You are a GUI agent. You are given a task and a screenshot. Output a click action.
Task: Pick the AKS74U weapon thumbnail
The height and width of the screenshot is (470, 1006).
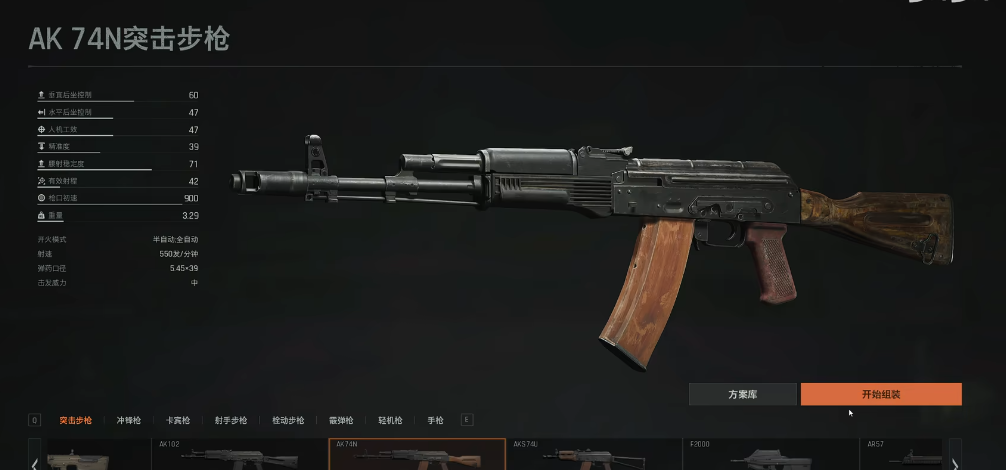595,455
